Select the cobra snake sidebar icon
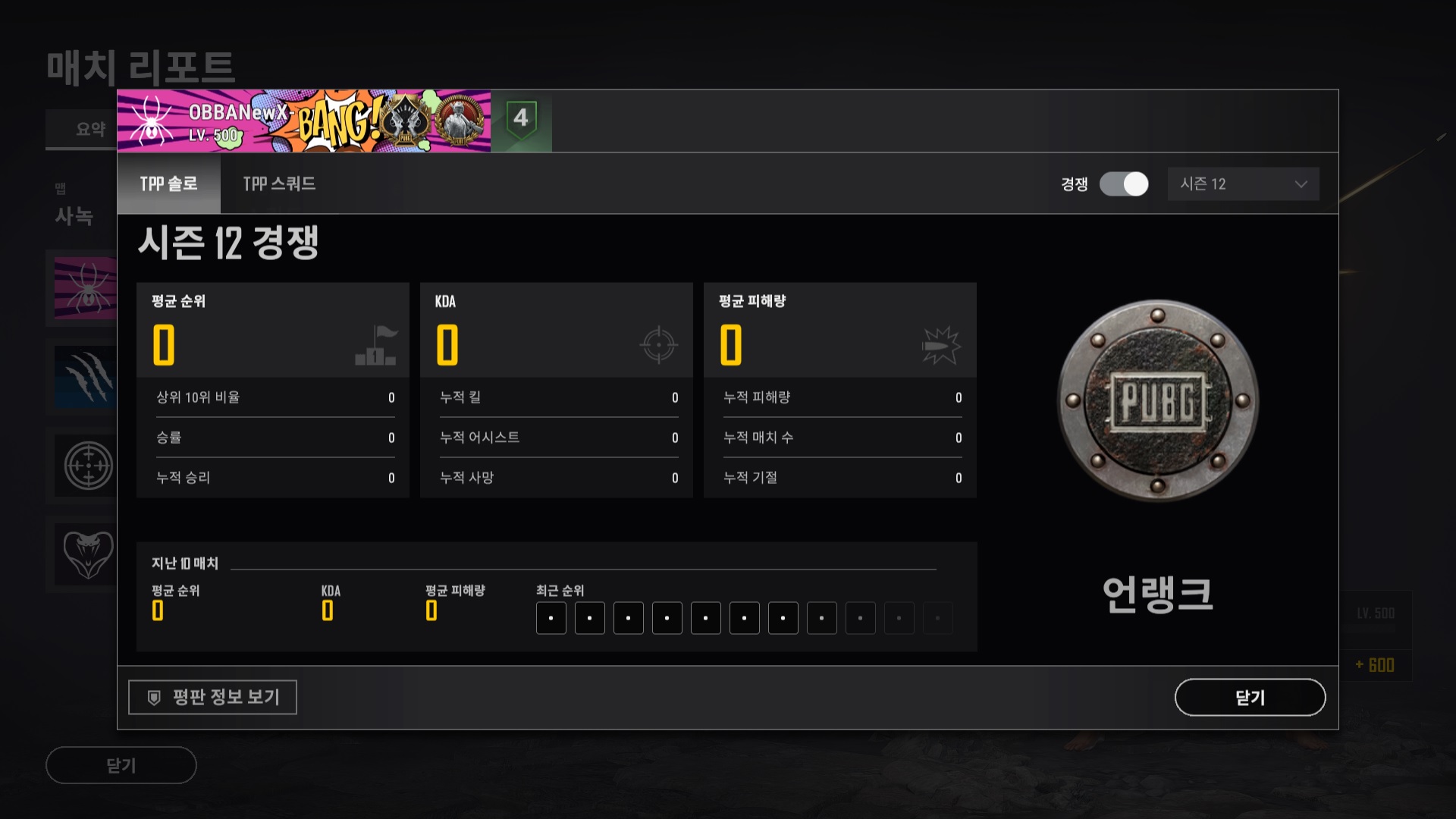 [87, 553]
